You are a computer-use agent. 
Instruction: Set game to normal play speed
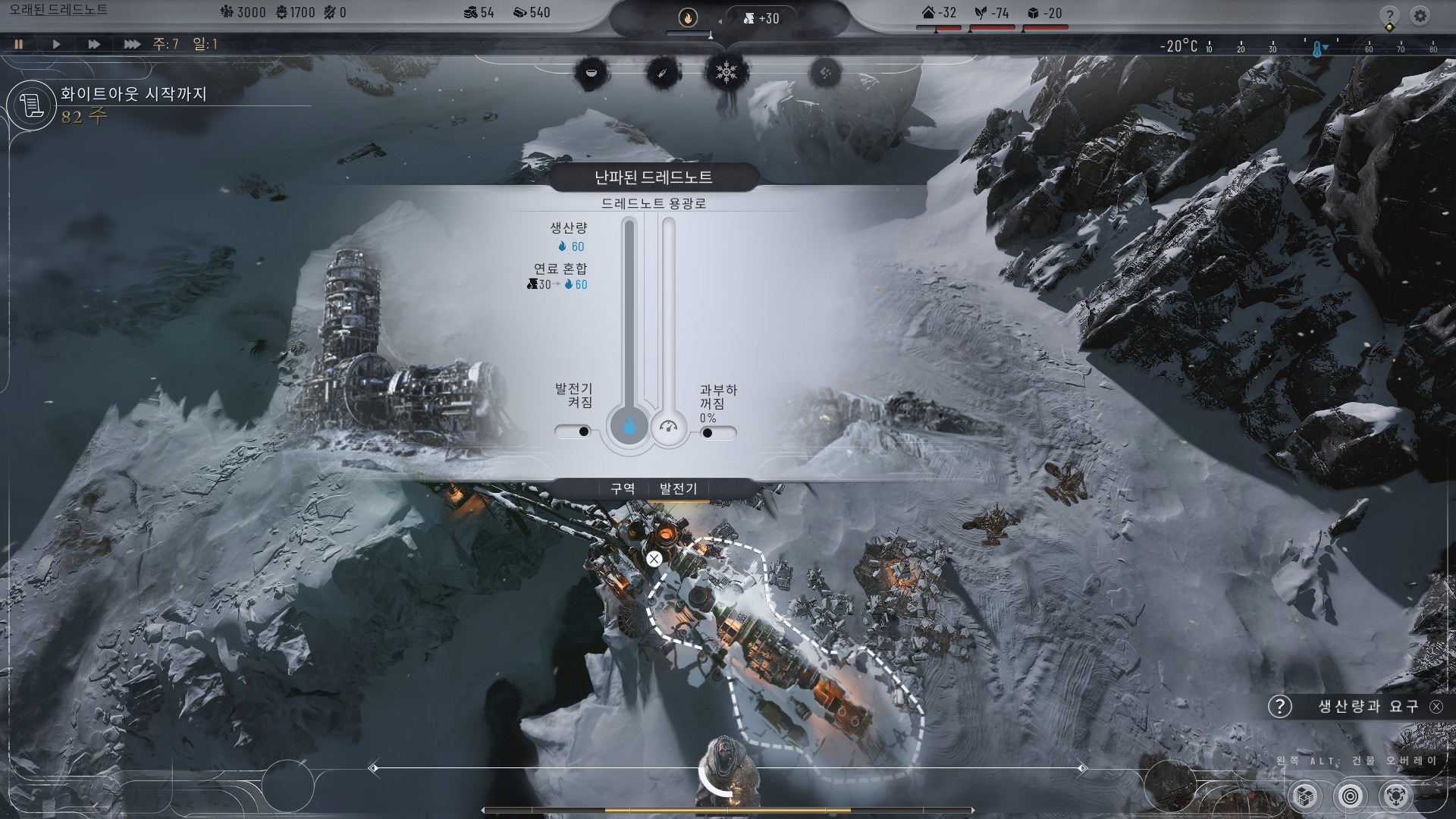[x=56, y=44]
